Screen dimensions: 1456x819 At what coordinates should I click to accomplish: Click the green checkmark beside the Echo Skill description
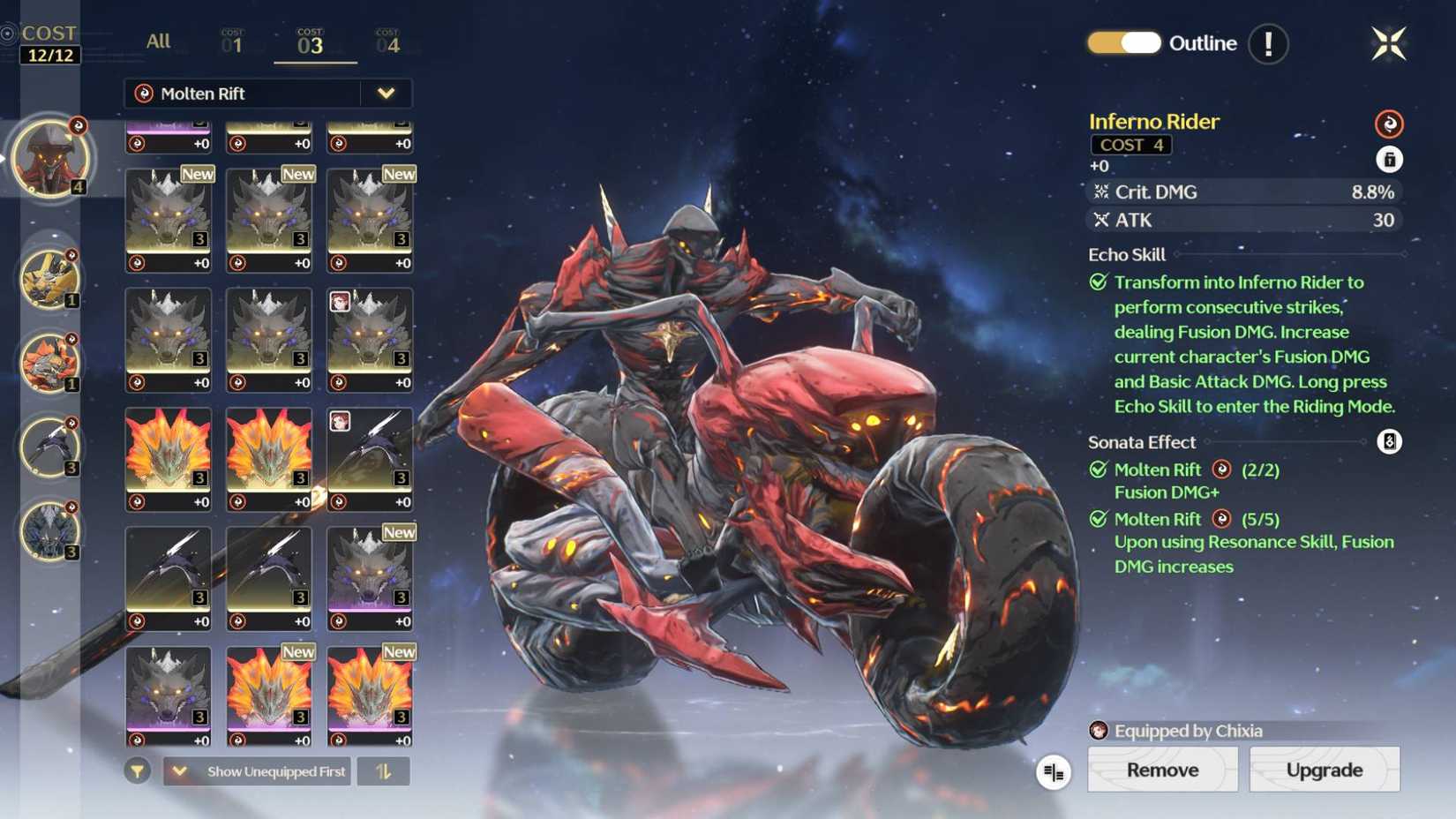pyautogui.click(x=1097, y=282)
